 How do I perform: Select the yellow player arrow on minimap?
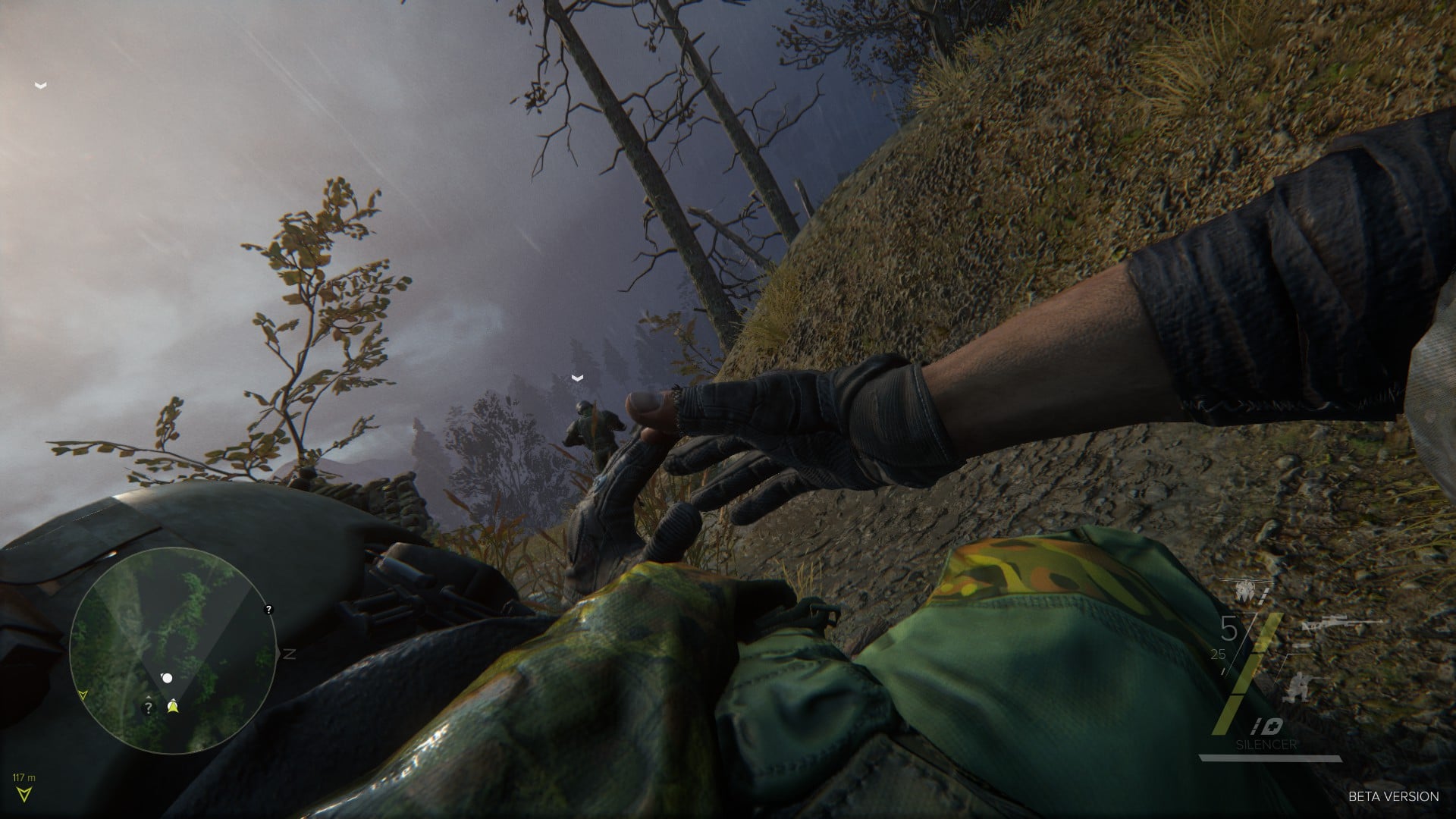point(174,707)
